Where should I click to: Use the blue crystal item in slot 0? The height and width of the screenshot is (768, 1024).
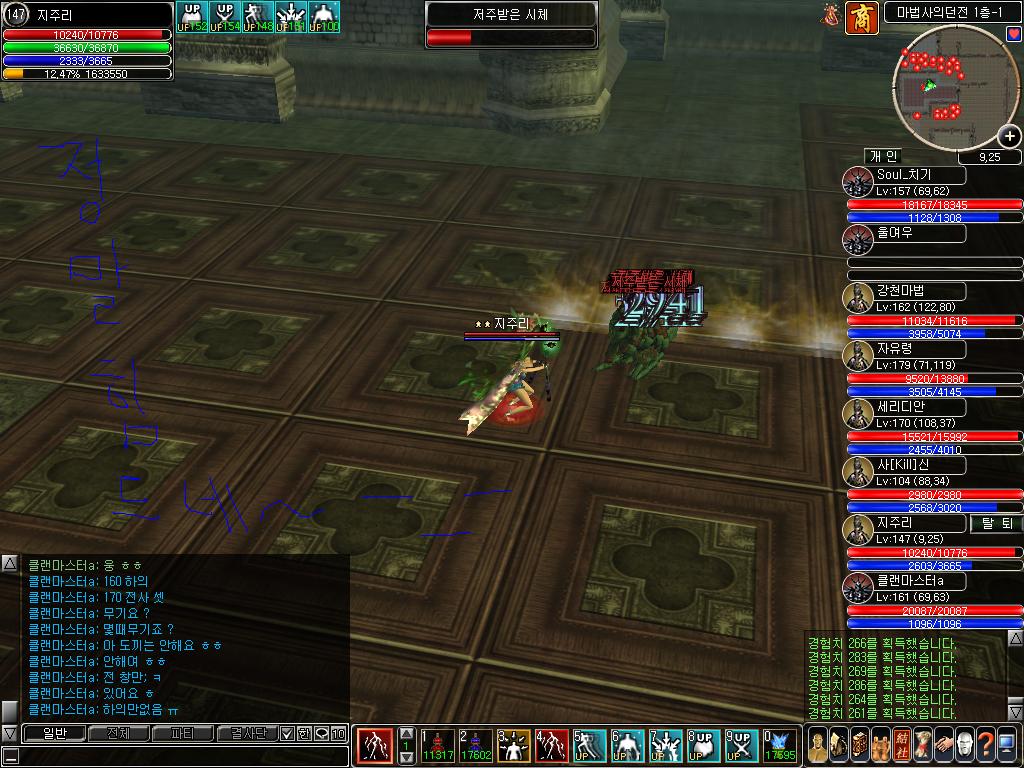[780, 746]
